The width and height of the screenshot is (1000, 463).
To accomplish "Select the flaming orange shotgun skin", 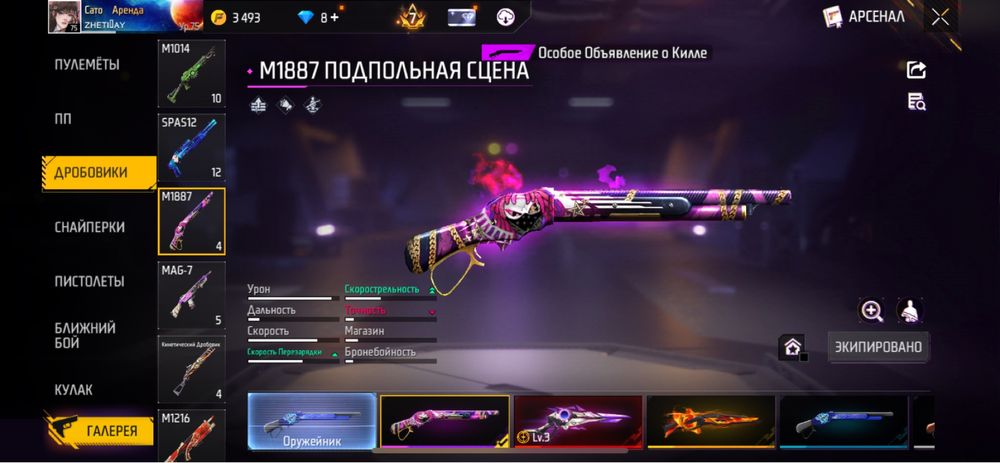I will point(710,420).
